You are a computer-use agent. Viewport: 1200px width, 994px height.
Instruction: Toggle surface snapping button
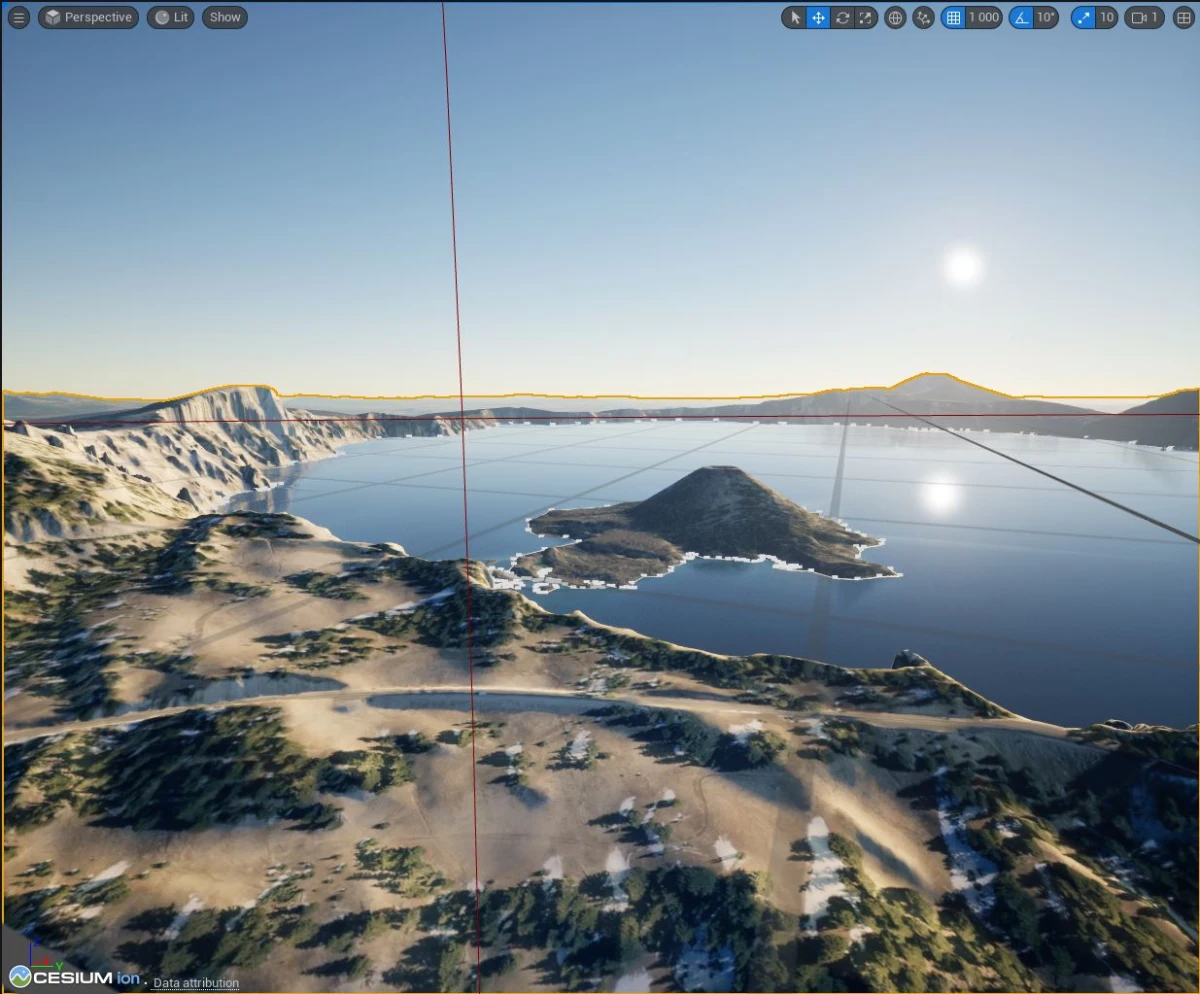pos(923,17)
